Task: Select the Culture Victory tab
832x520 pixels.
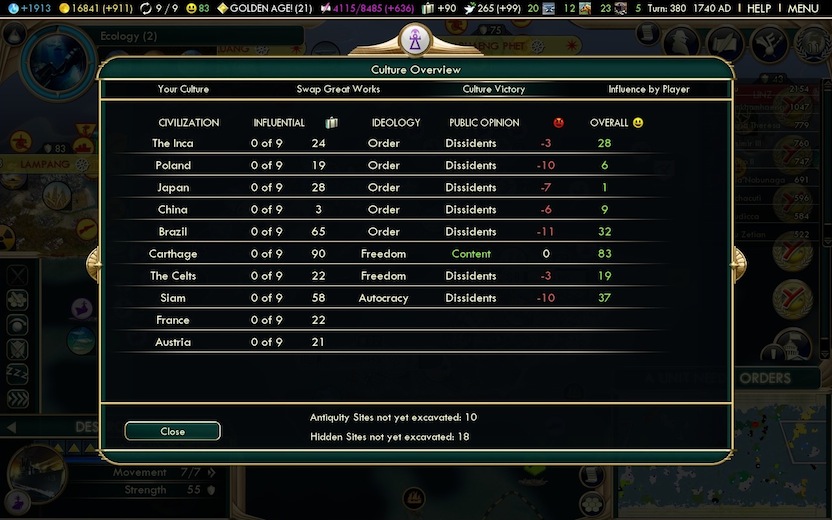Action: (493, 89)
